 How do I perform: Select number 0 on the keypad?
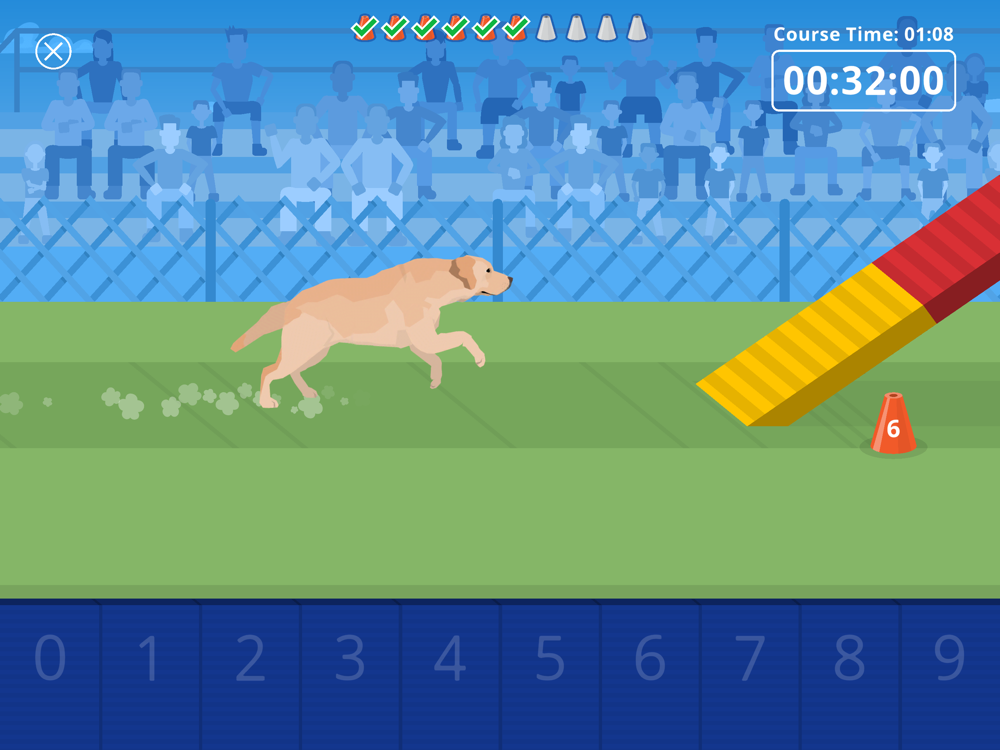point(50,660)
